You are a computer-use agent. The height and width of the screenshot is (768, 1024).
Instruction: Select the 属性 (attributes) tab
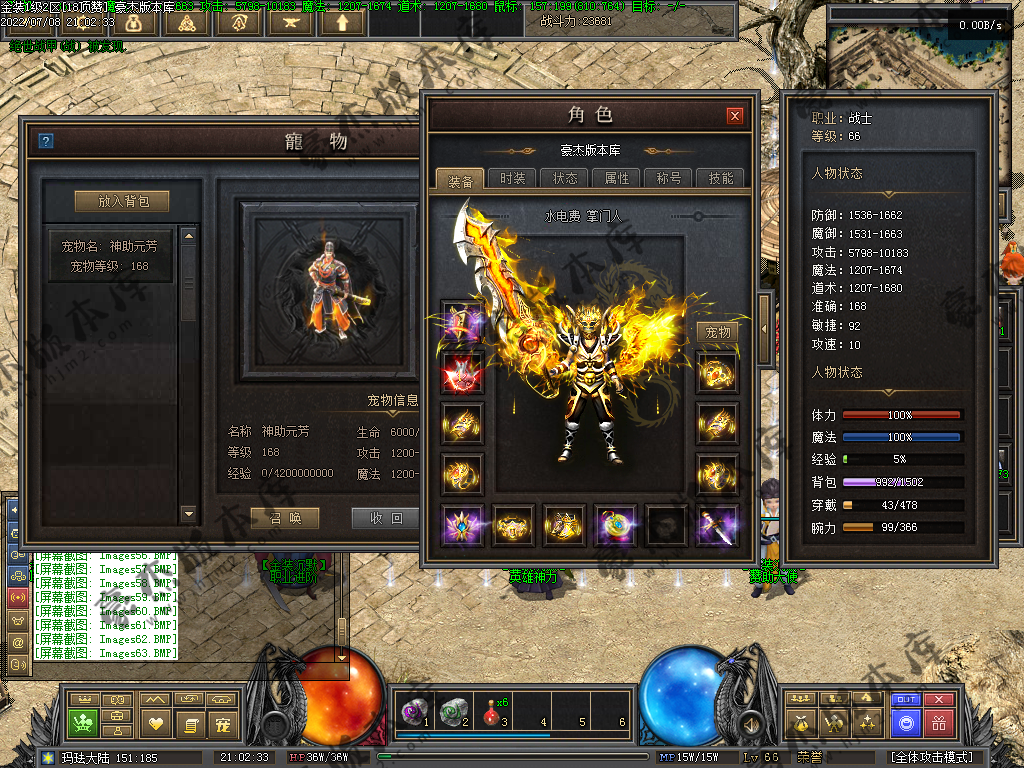tap(617, 178)
